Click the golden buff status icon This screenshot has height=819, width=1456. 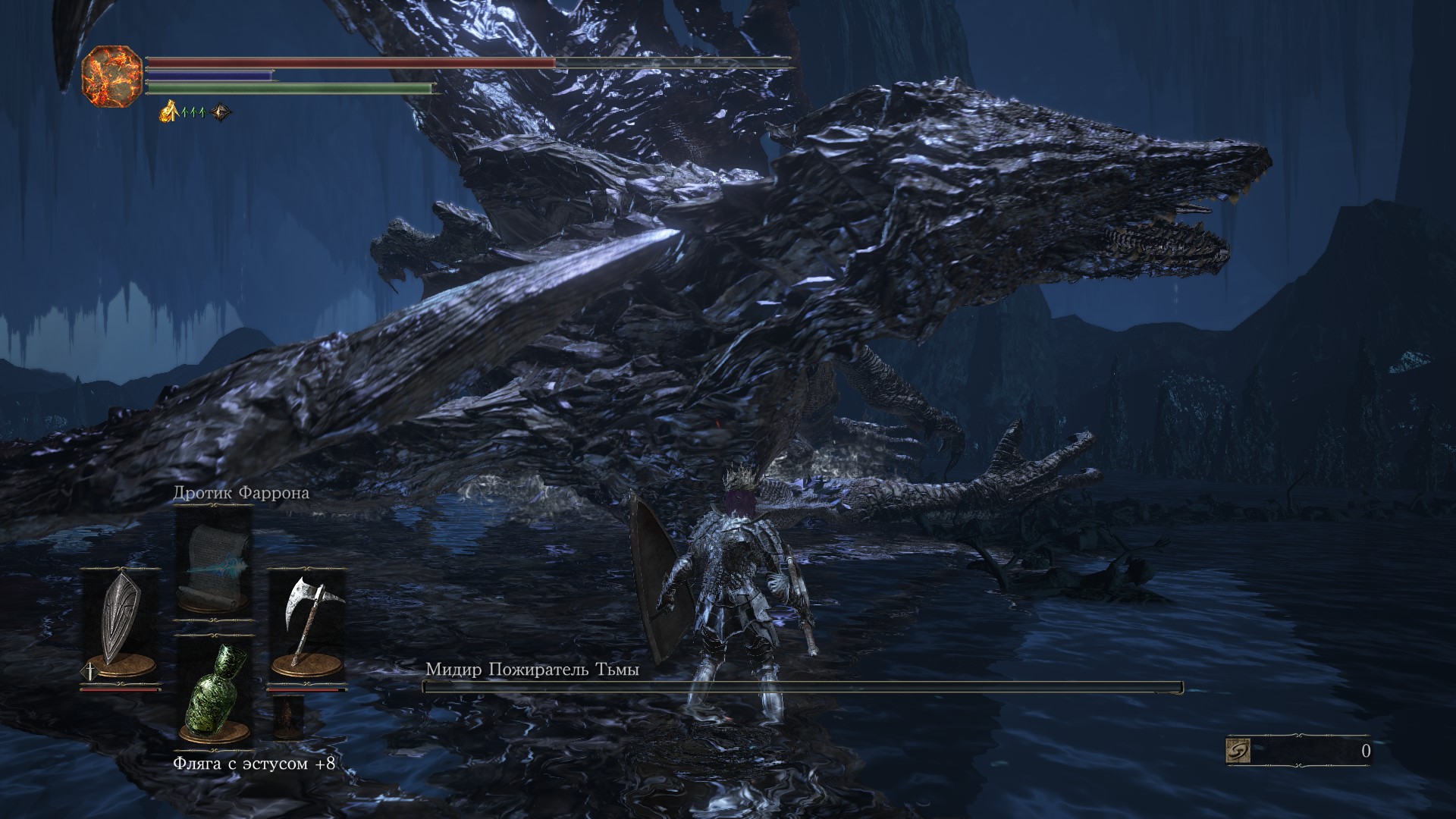pyautogui.click(x=168, y=112)
